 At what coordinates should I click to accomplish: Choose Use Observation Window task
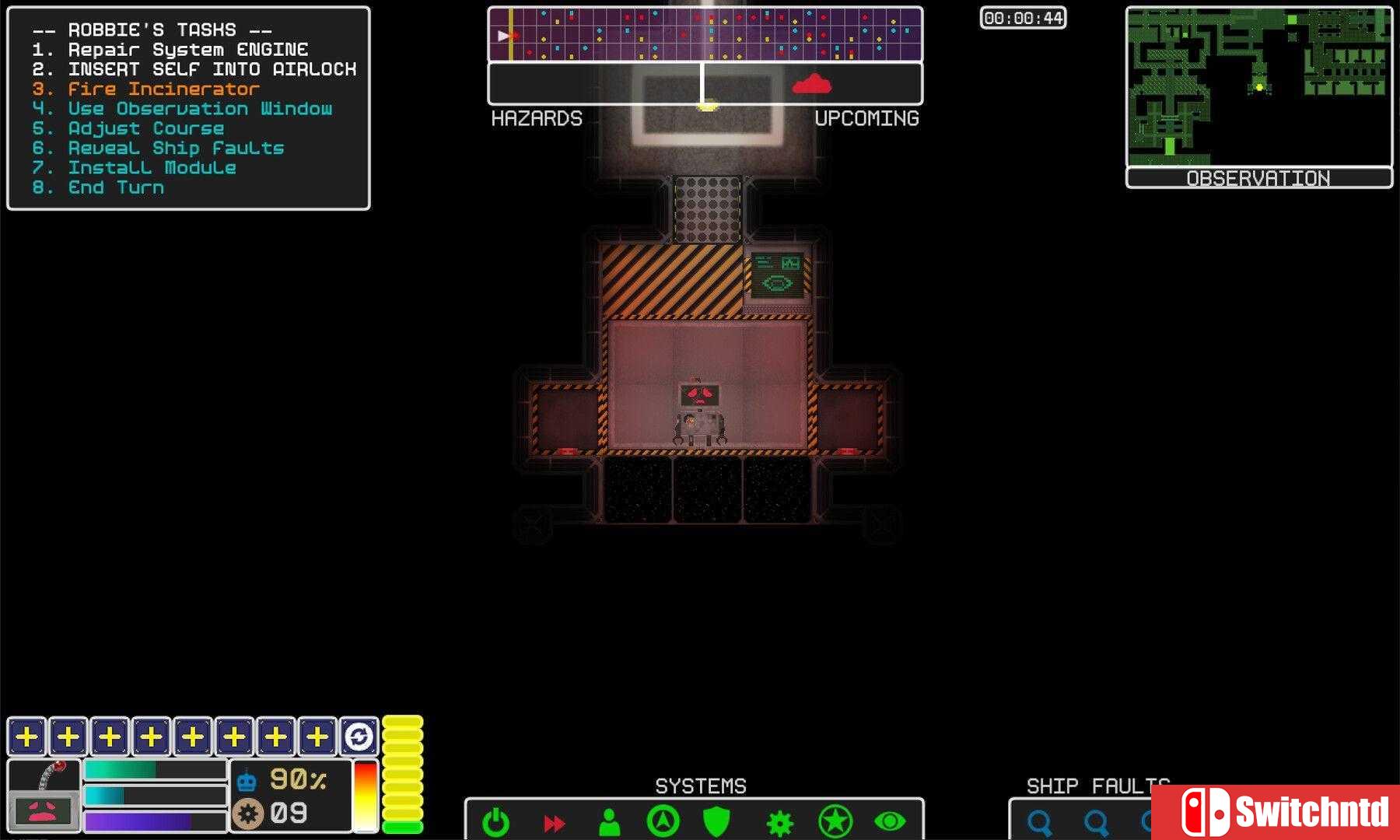click(x=200, y=109)
